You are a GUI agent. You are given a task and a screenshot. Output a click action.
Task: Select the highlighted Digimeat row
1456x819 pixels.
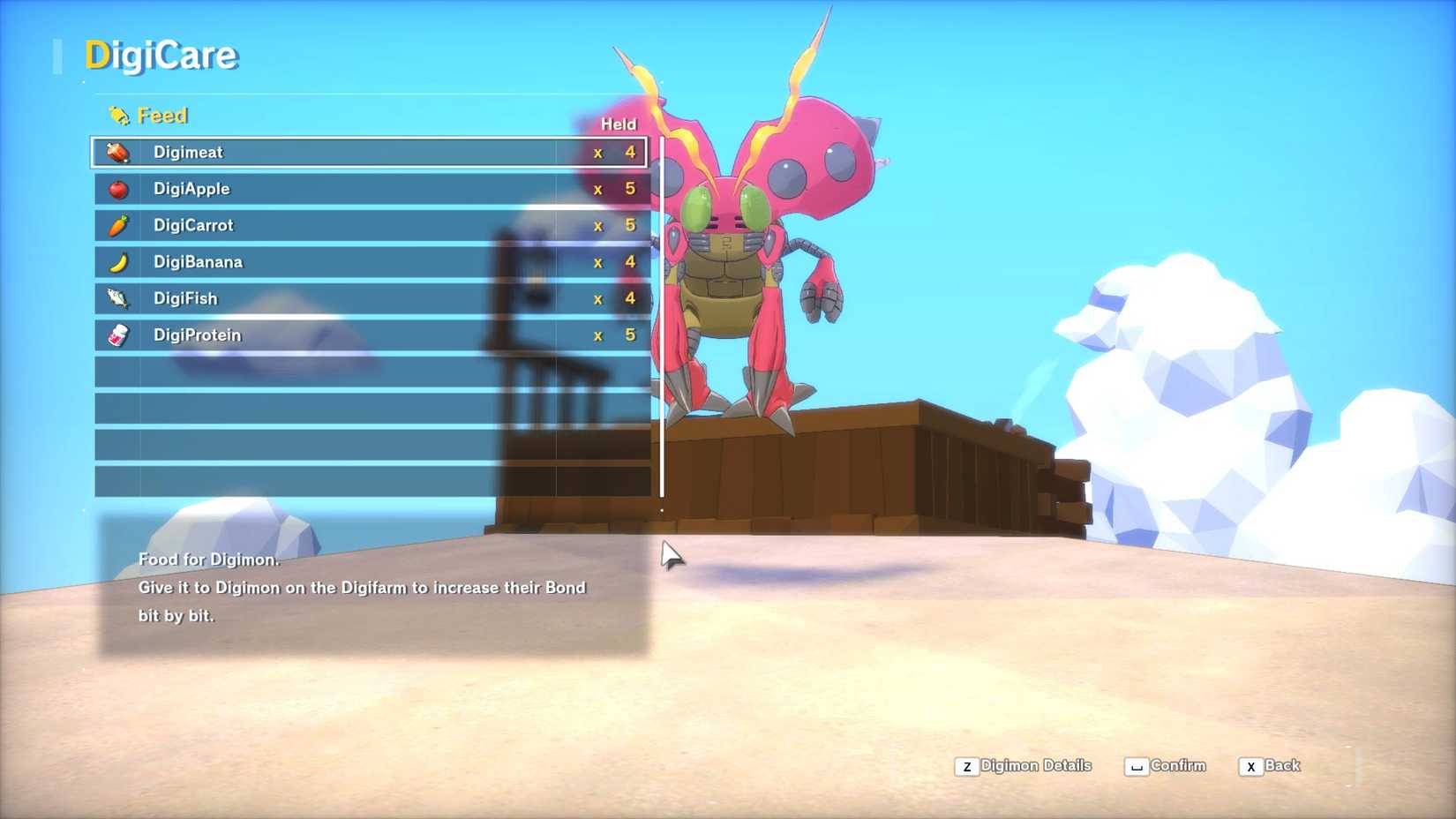(353, 151)
